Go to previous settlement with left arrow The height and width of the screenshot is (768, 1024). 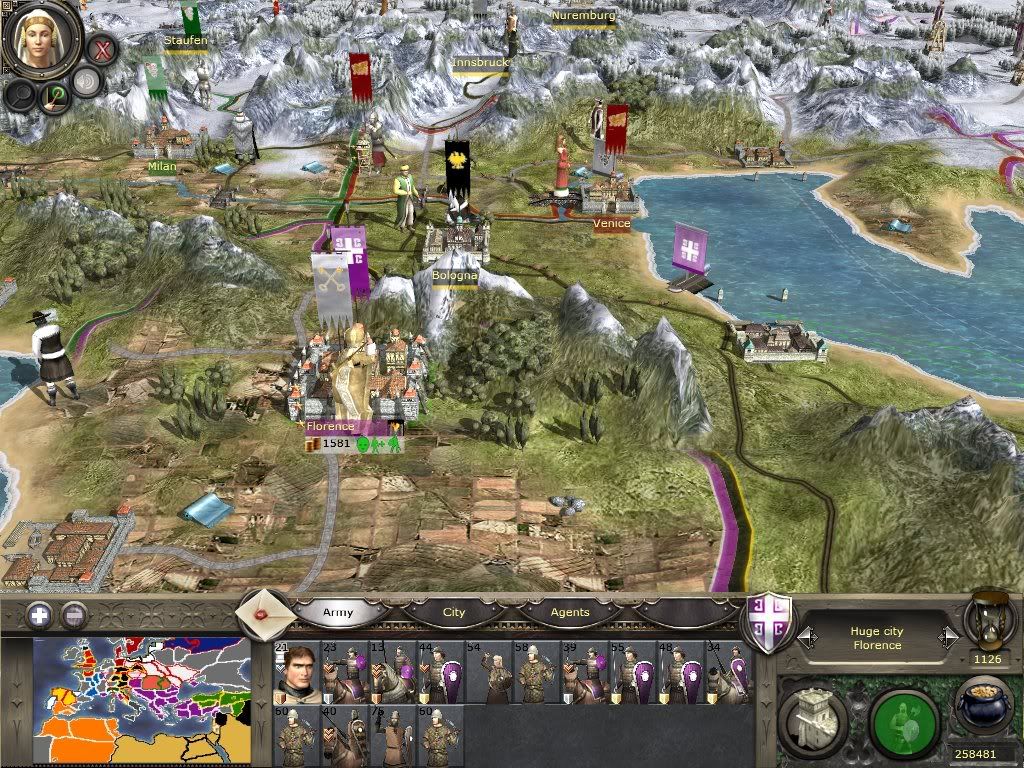click(805, 637)
